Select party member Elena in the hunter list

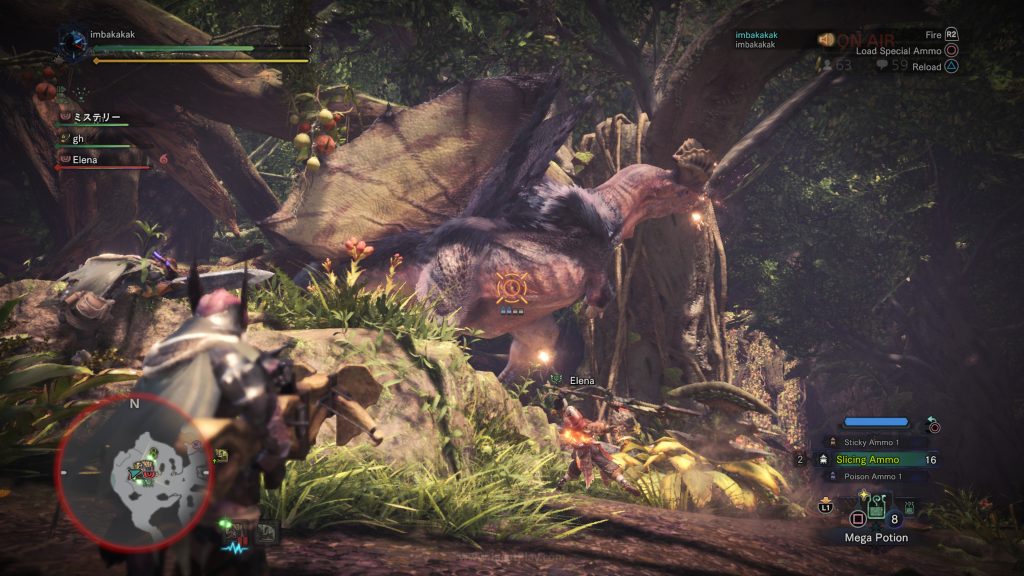click(x=90, y=159)
